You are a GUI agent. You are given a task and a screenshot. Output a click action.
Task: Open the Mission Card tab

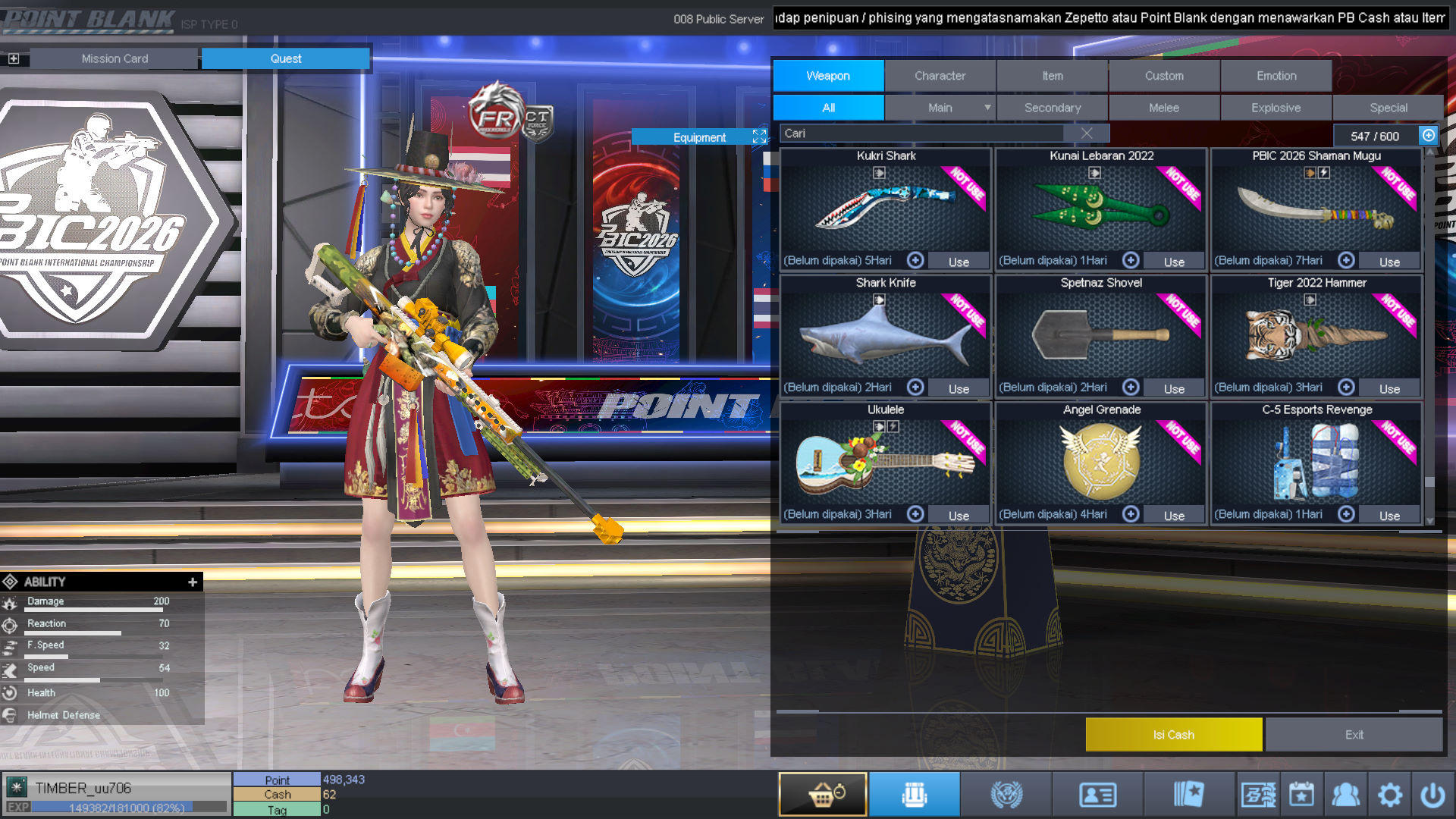coord(115,58)
